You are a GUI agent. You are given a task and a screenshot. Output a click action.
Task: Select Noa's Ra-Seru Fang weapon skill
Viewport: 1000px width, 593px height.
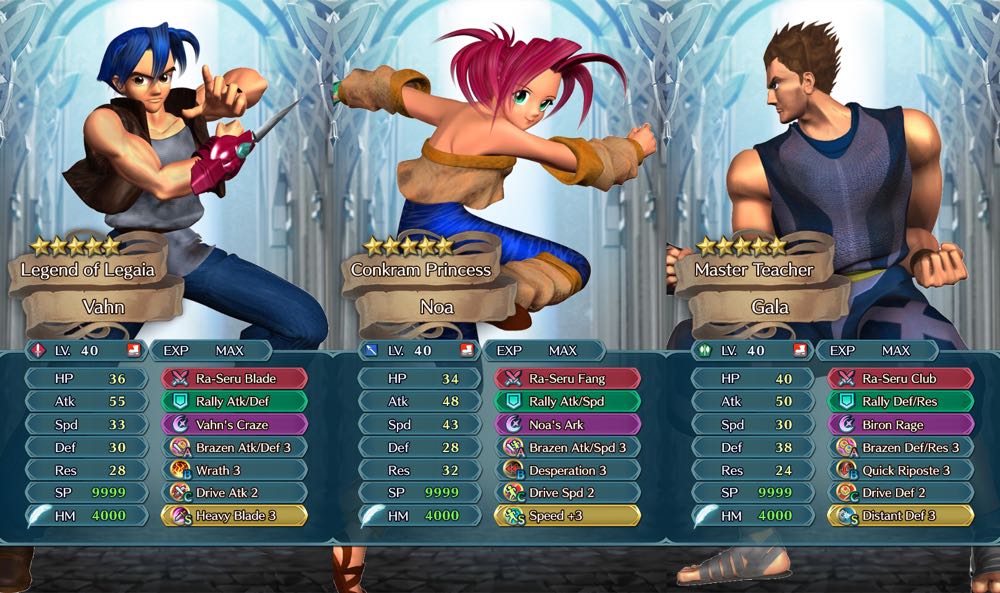pyautogui.click(x=568, y=379)
